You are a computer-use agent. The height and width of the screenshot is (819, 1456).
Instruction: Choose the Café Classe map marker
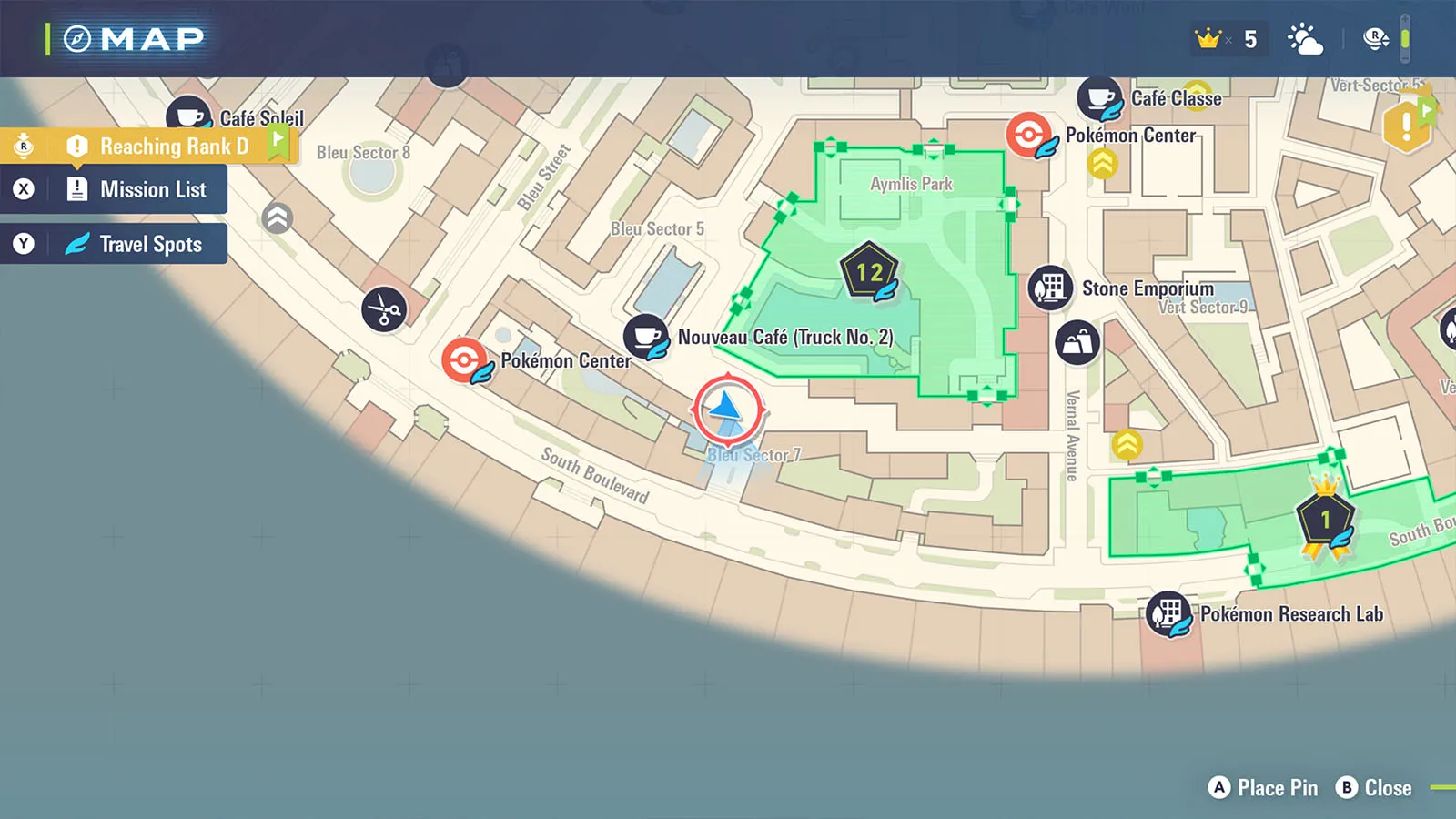point(1100,98)
